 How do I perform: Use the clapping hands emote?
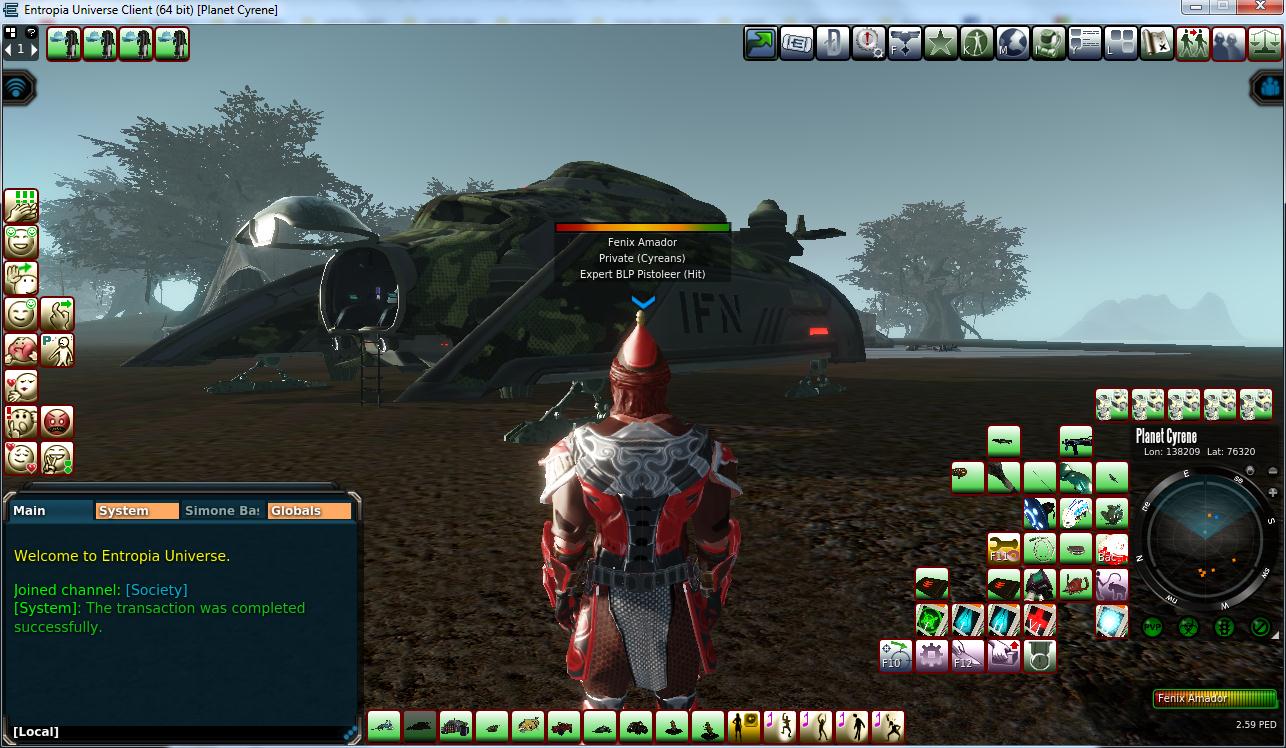(21, 206)
